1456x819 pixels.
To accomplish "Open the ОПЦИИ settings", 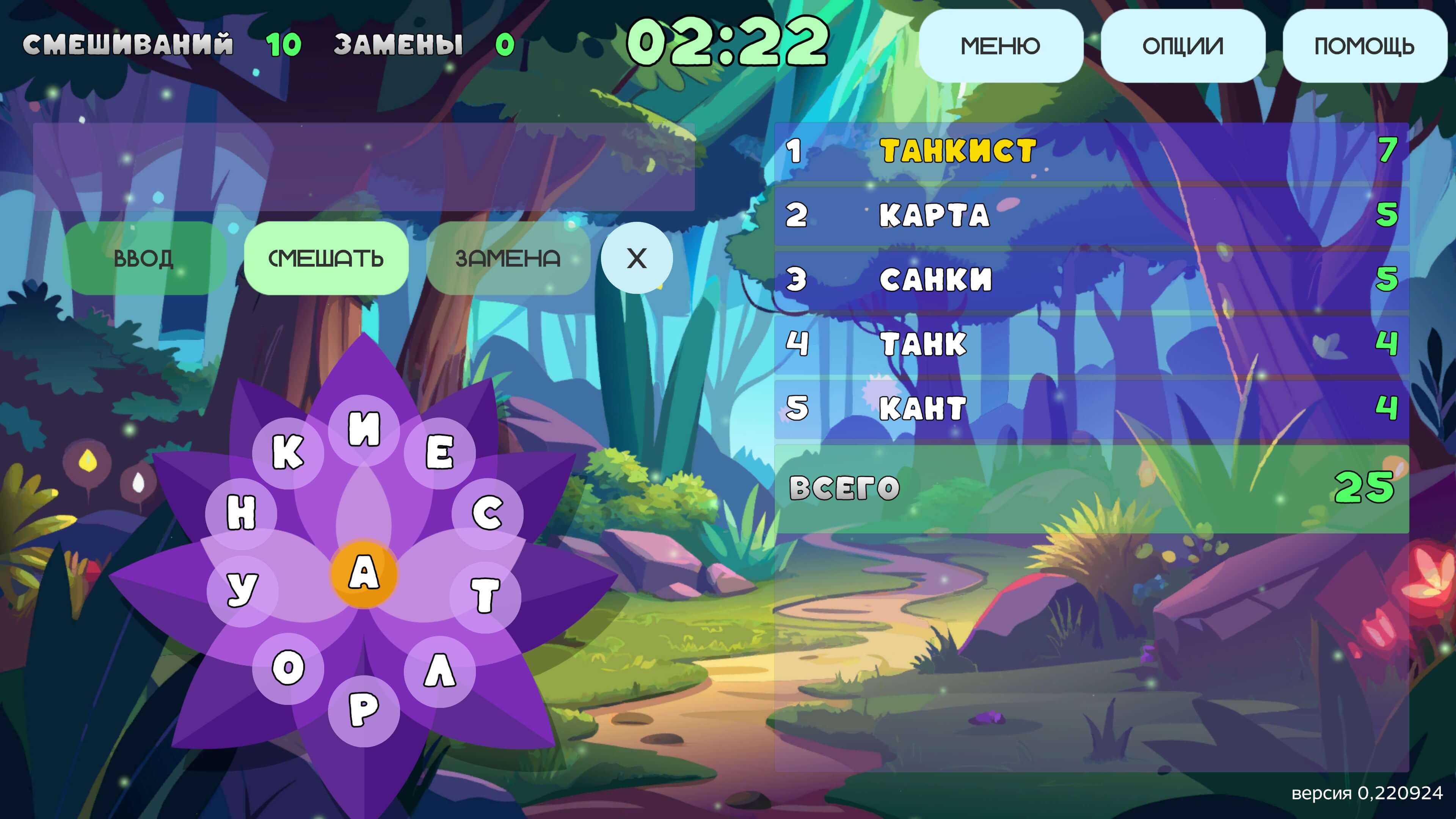I will 1183,46.
